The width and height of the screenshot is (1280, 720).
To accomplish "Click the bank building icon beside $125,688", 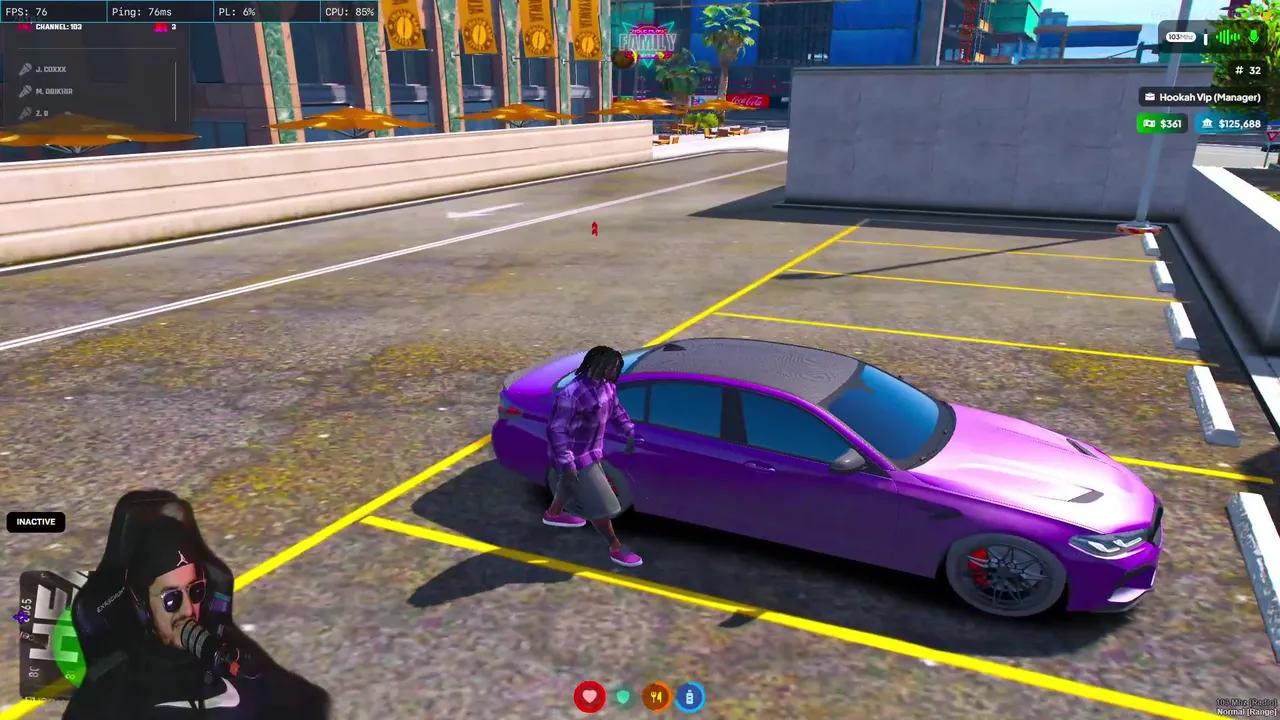I will click(1206, 123).
